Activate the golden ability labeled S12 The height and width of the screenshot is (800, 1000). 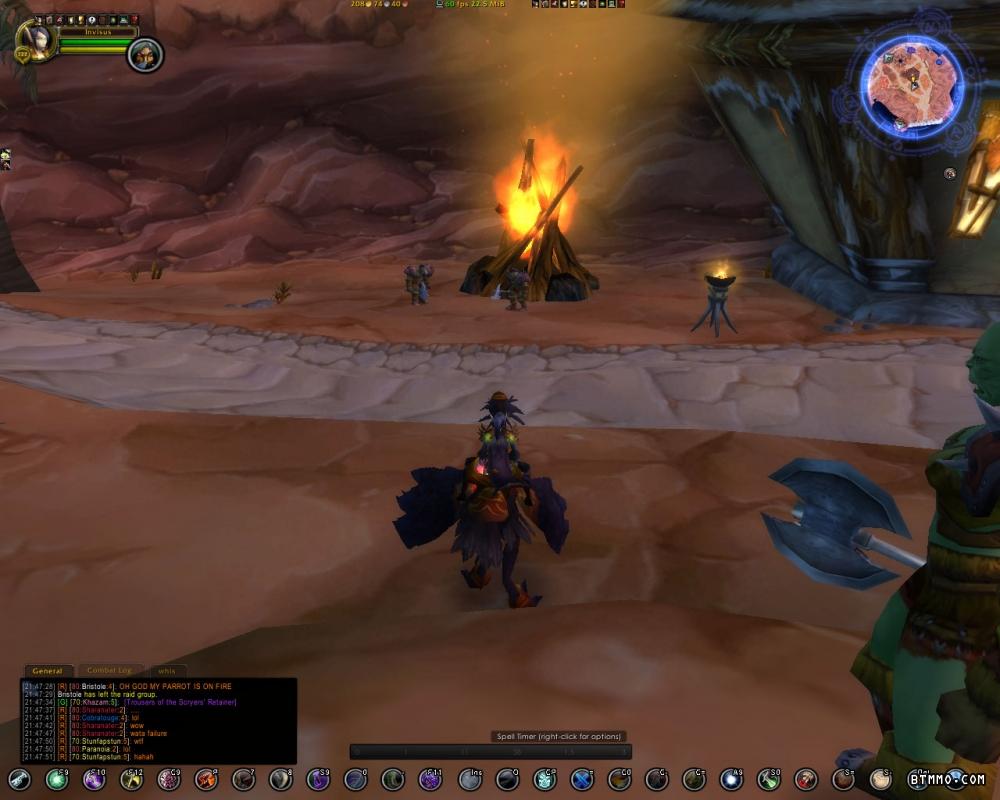click(x=132, y=779)
